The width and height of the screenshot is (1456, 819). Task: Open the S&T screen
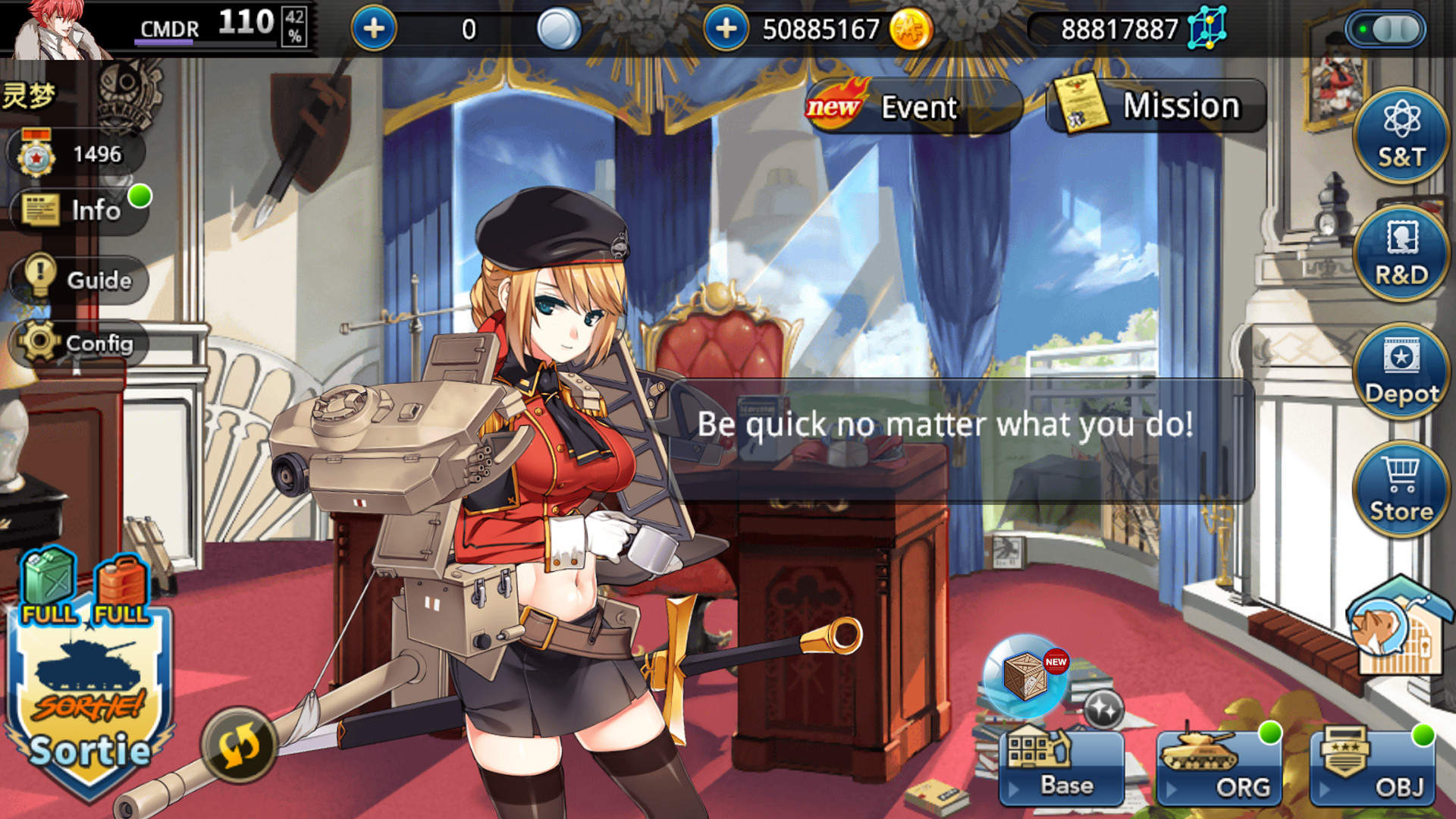[x=1401, y=136]
